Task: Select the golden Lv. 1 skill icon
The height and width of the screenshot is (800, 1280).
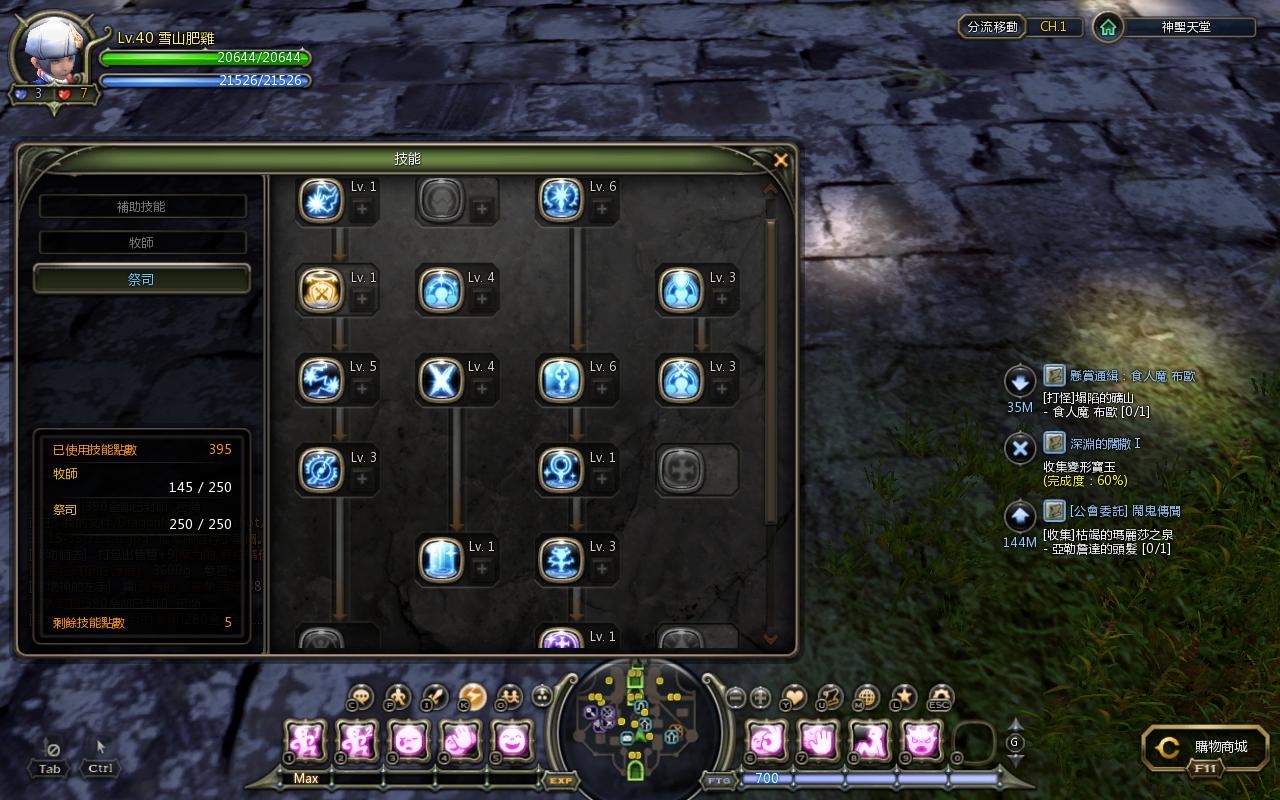Action: 322,290
